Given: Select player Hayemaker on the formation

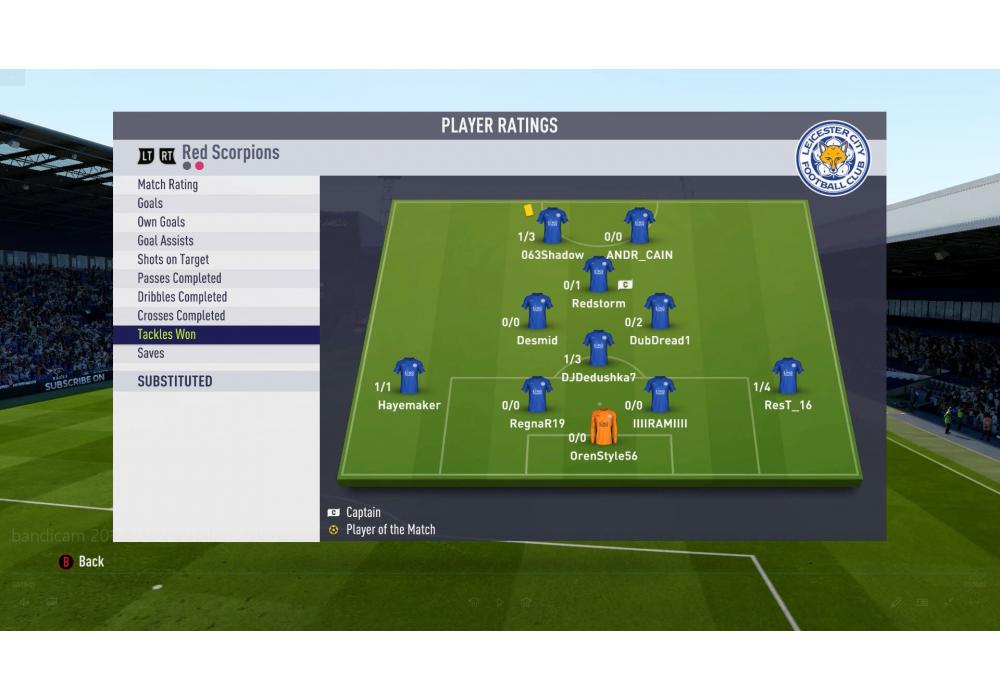Looking at the screenshot, I should 409,376.
